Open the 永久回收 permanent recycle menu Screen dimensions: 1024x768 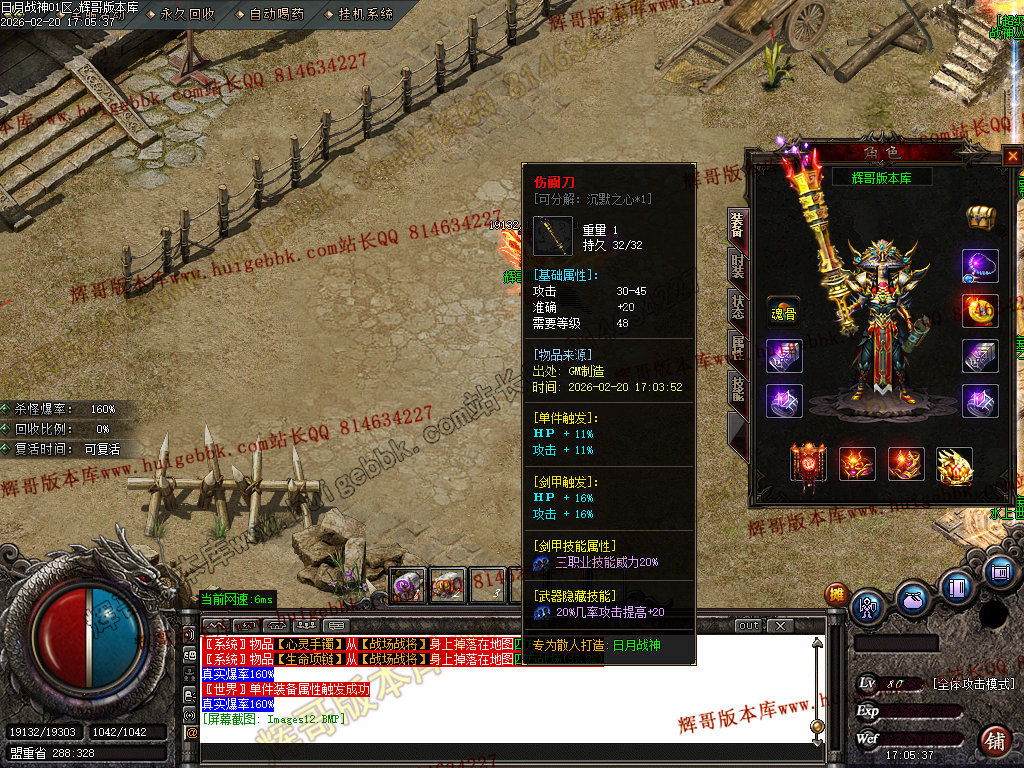click(187, 14)
